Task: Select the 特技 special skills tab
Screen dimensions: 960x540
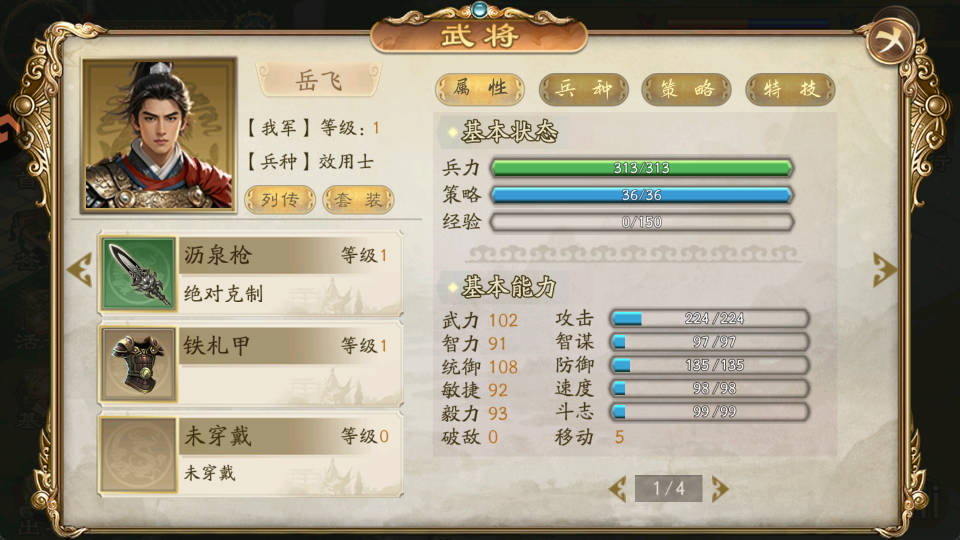Action: coord(790,89)
